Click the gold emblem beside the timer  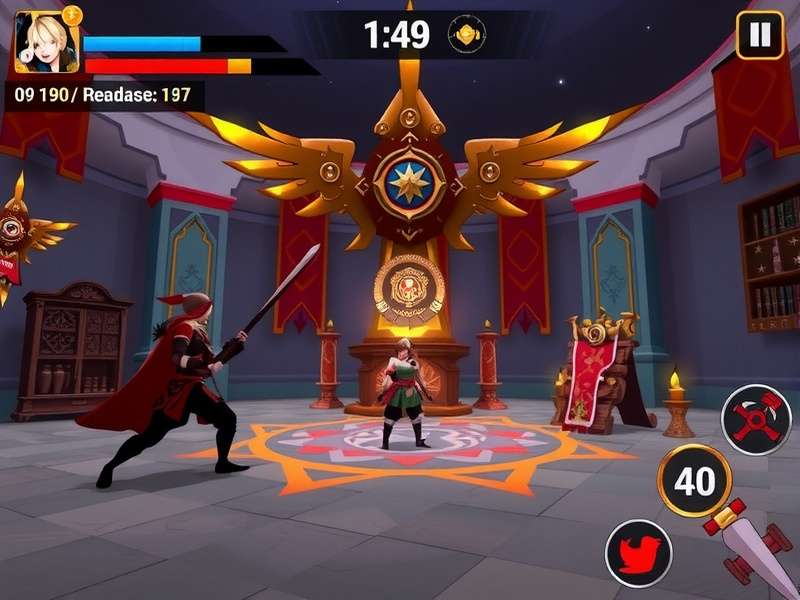pos(465,34)
